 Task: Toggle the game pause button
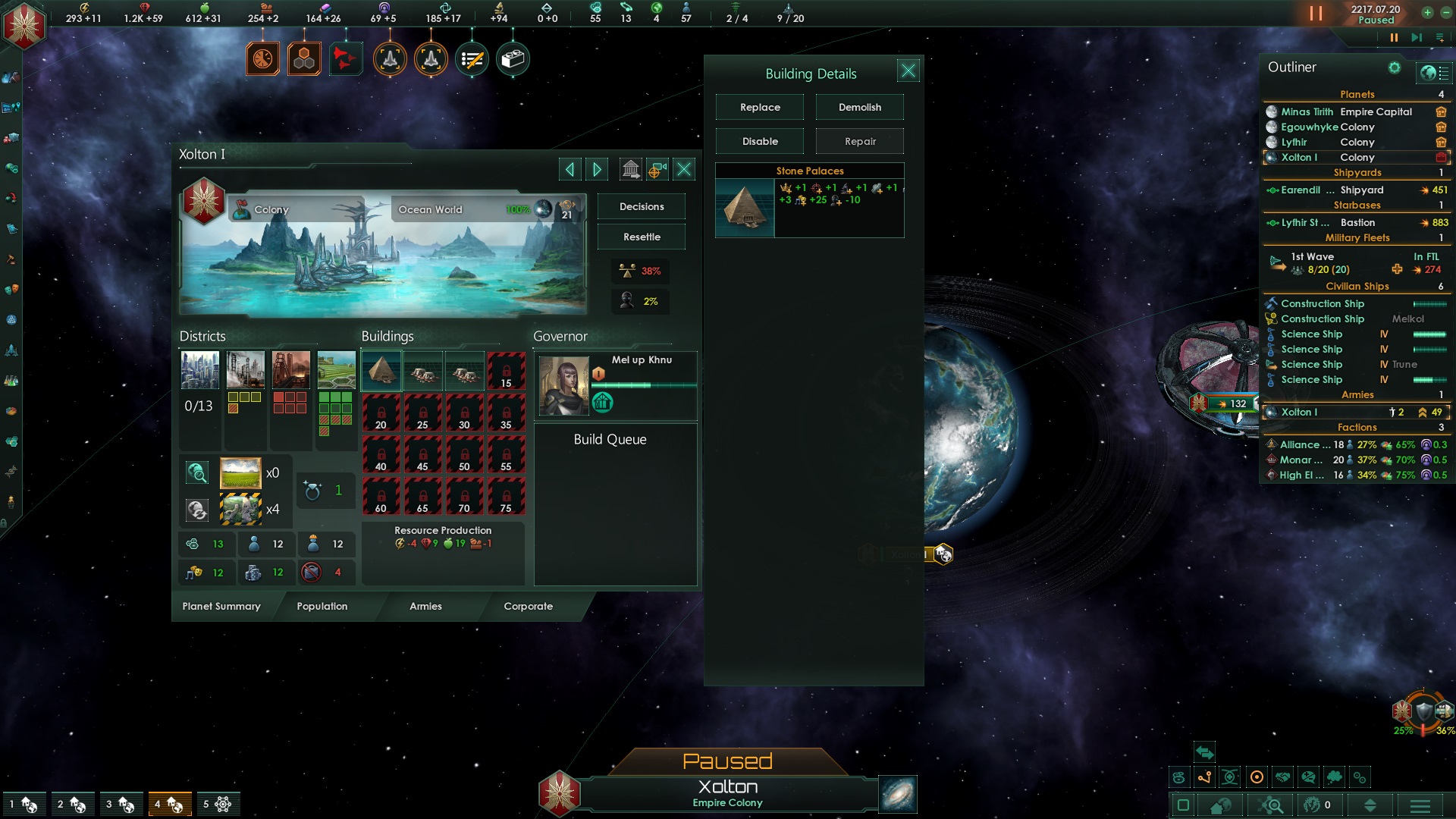coord(1316,14)
